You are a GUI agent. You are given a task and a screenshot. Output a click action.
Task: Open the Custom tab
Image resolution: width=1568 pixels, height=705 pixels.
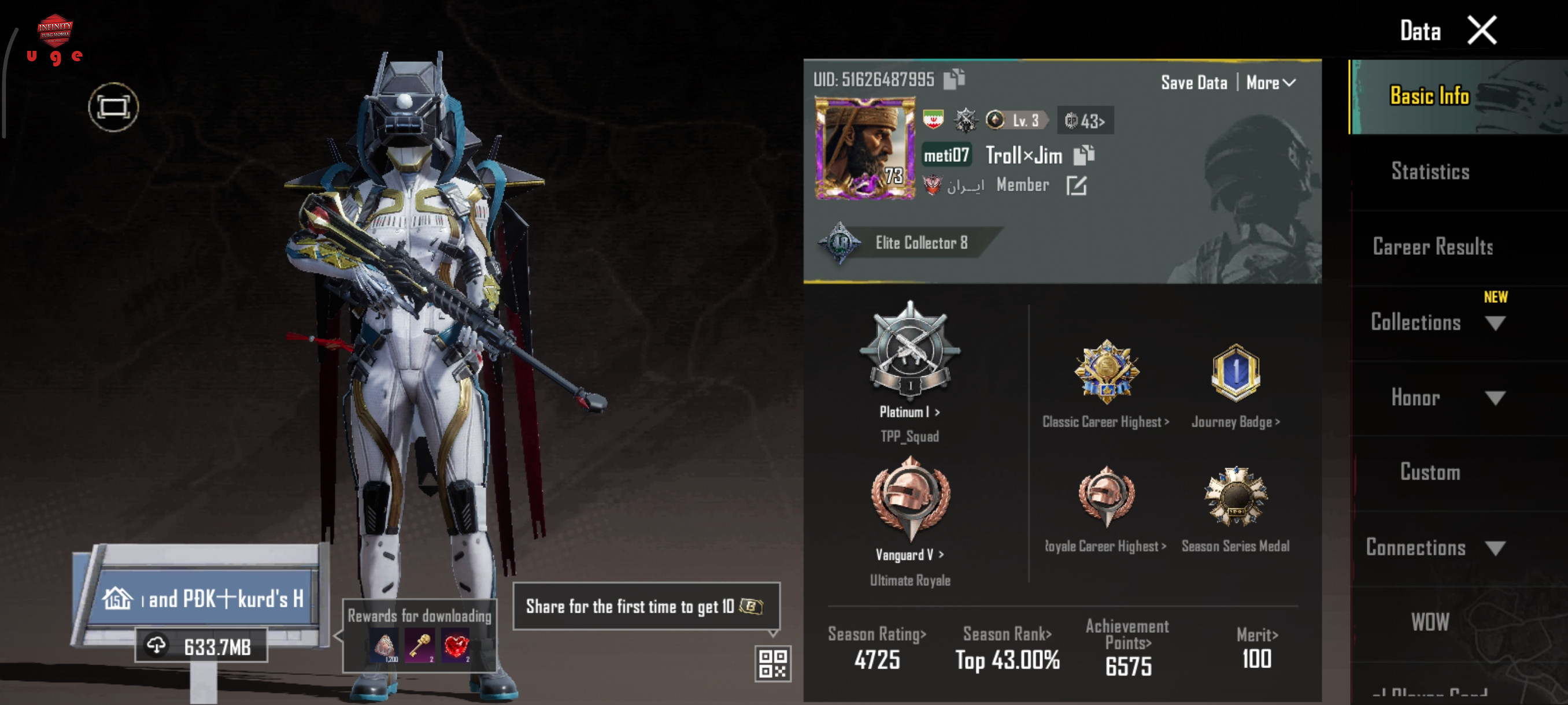coord(1430,472)
